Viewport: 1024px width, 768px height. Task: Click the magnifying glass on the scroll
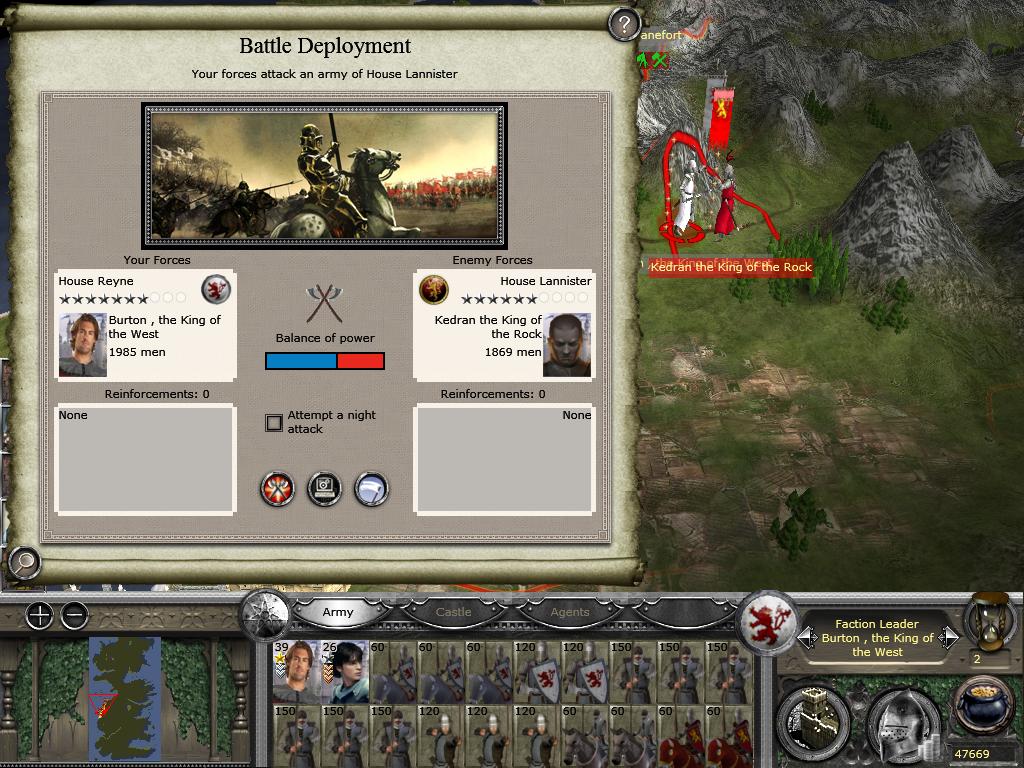point(23,563)
